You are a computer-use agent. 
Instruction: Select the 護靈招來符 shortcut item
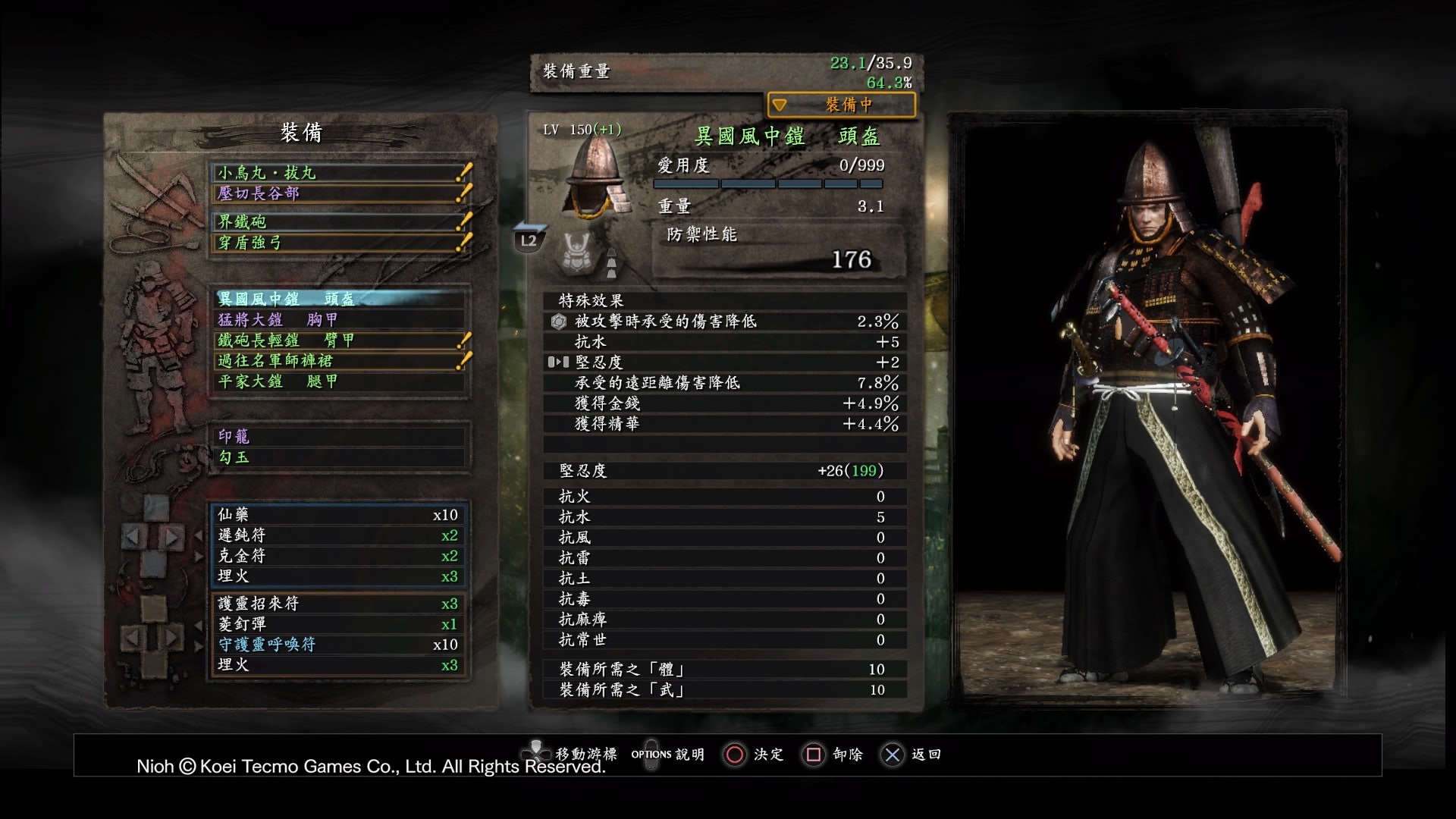(337, 604)
